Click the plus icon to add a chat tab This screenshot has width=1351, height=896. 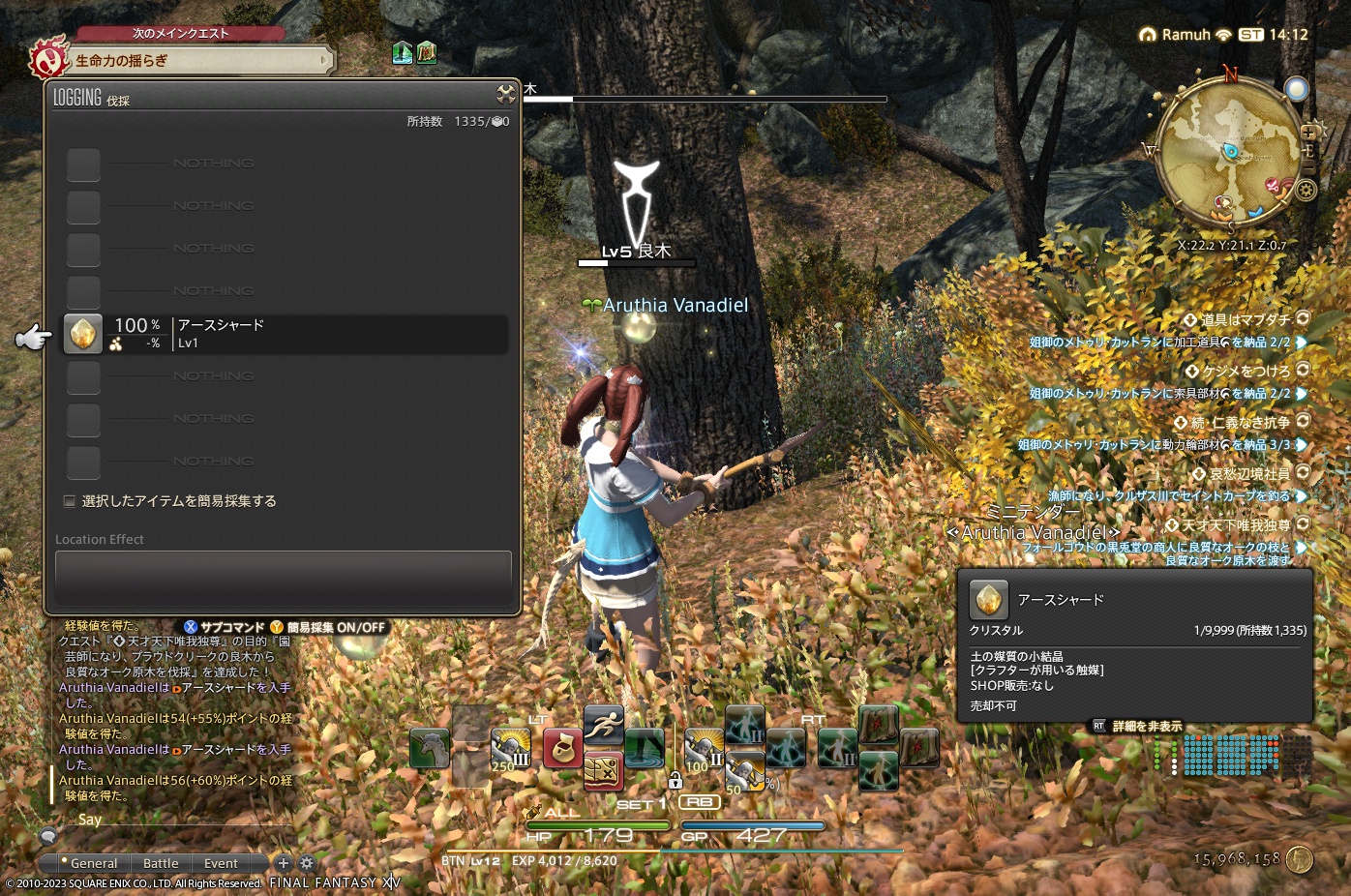(285, 862)
